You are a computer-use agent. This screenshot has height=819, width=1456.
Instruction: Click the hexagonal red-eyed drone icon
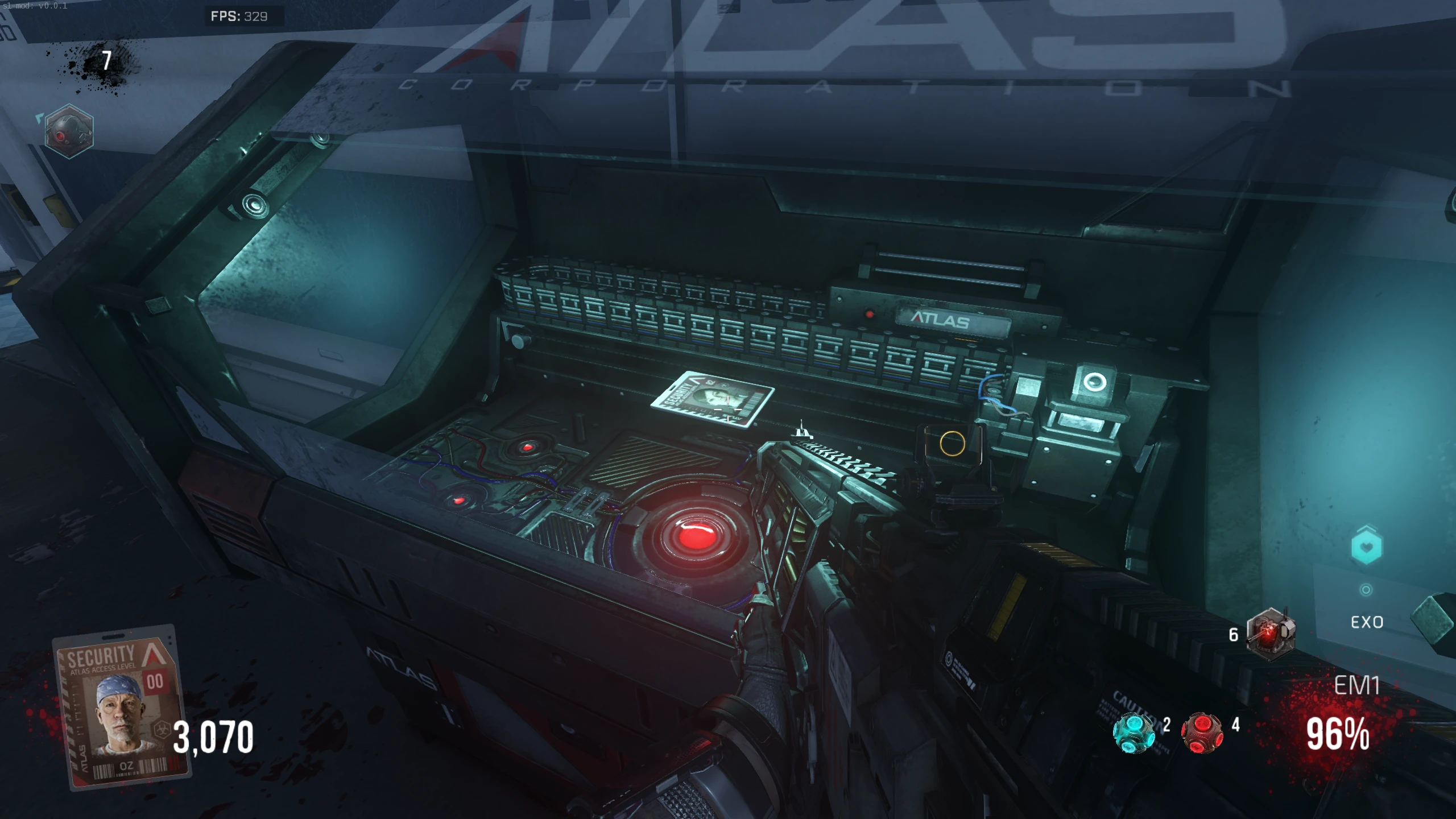click(x=69, y=132)
